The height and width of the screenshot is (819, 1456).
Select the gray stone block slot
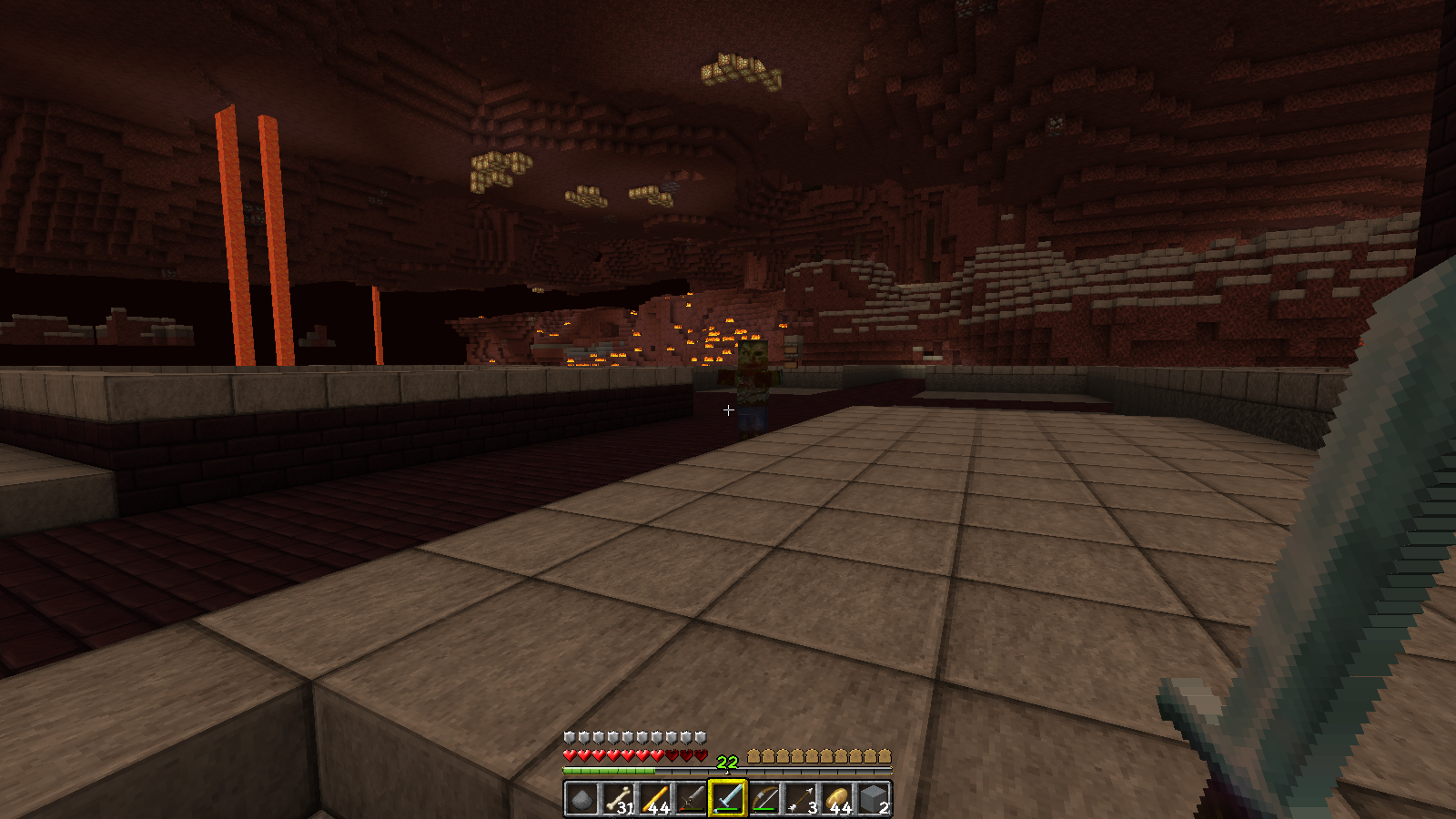(x=873, y=799)
